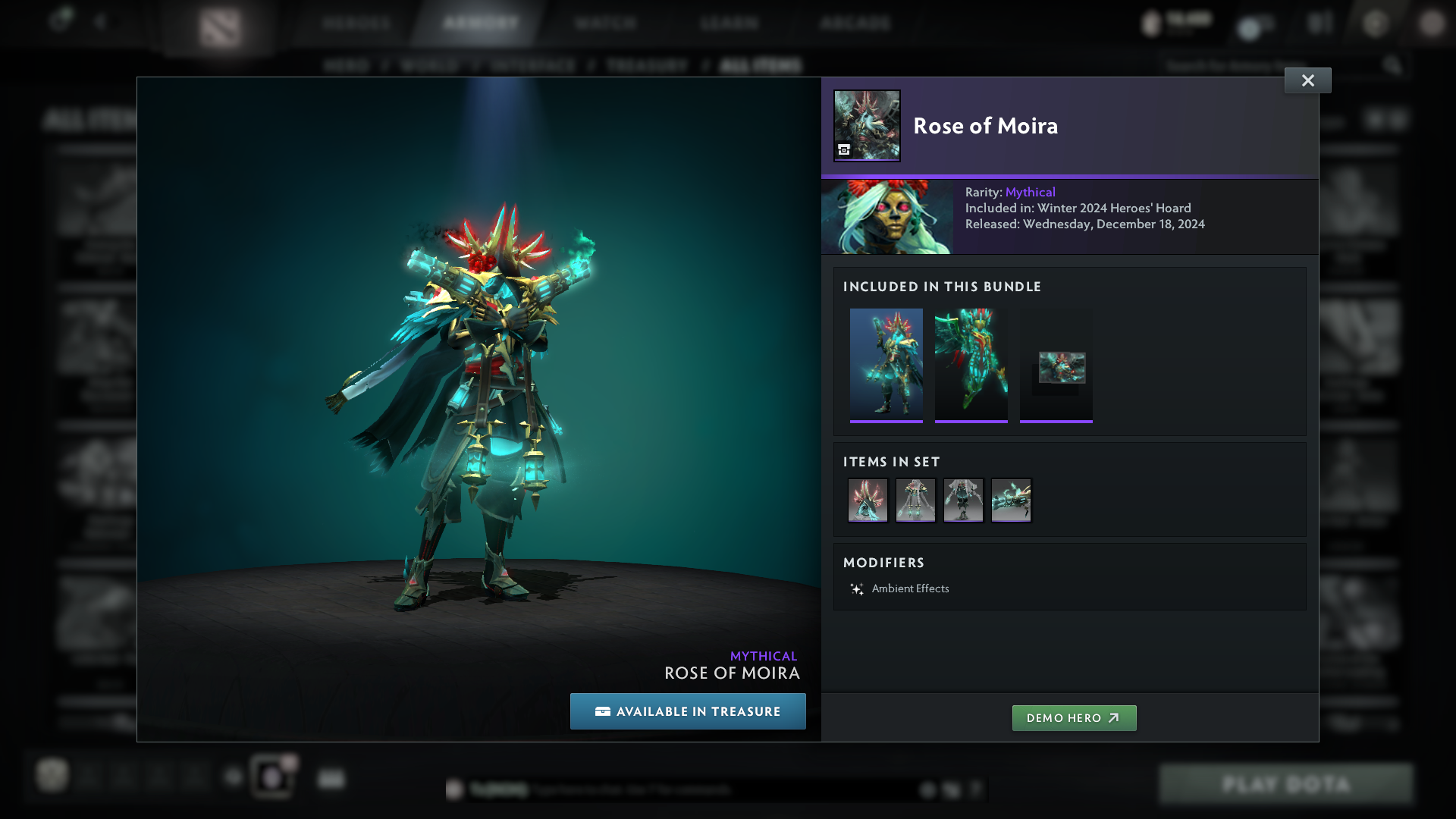The height and width of the screenshot is (819, 1456).
Task: Launch Demo Hero mode
Action: click(1074, 718)
